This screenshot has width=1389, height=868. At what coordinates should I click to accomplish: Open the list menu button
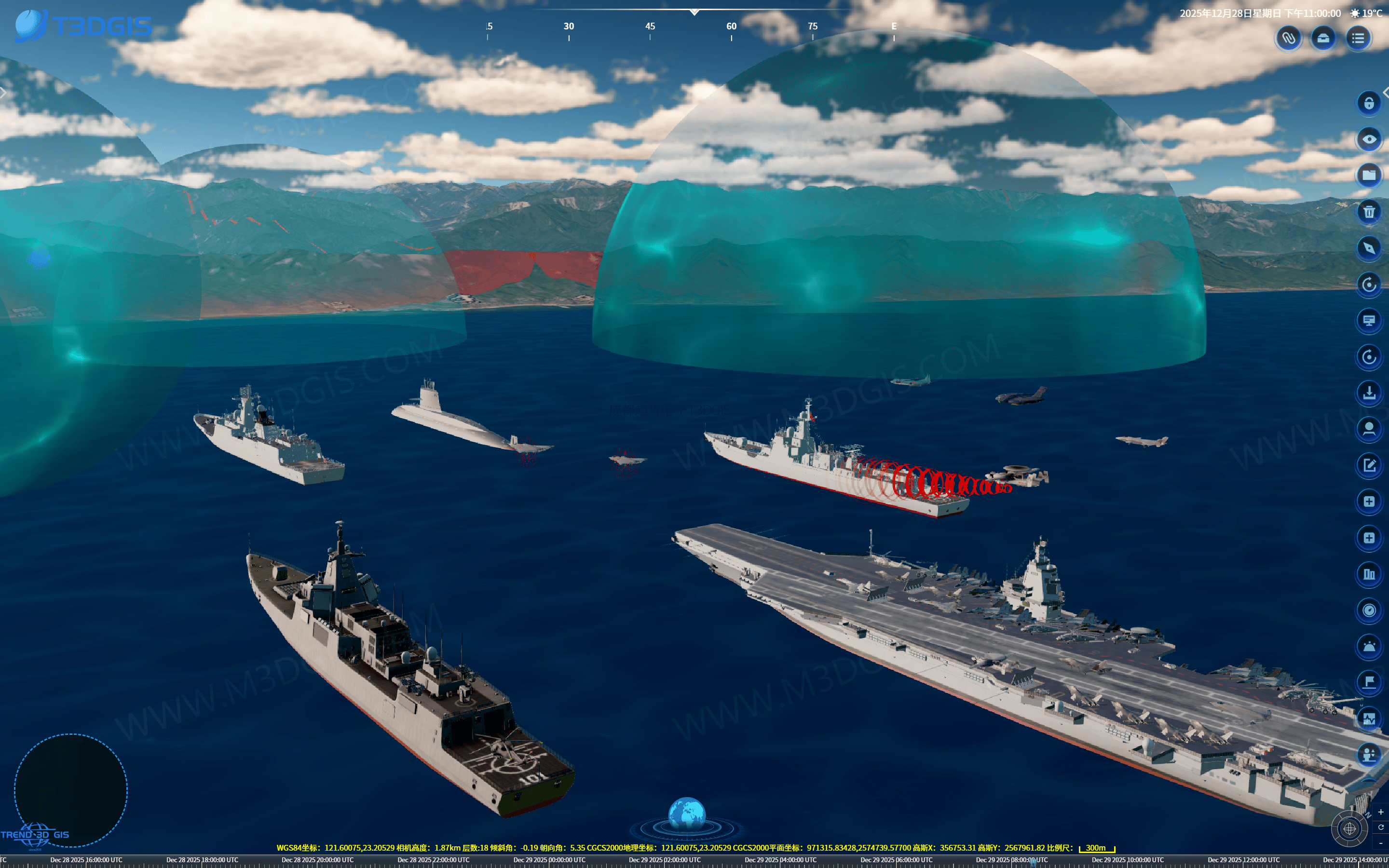click(1358, 39)
